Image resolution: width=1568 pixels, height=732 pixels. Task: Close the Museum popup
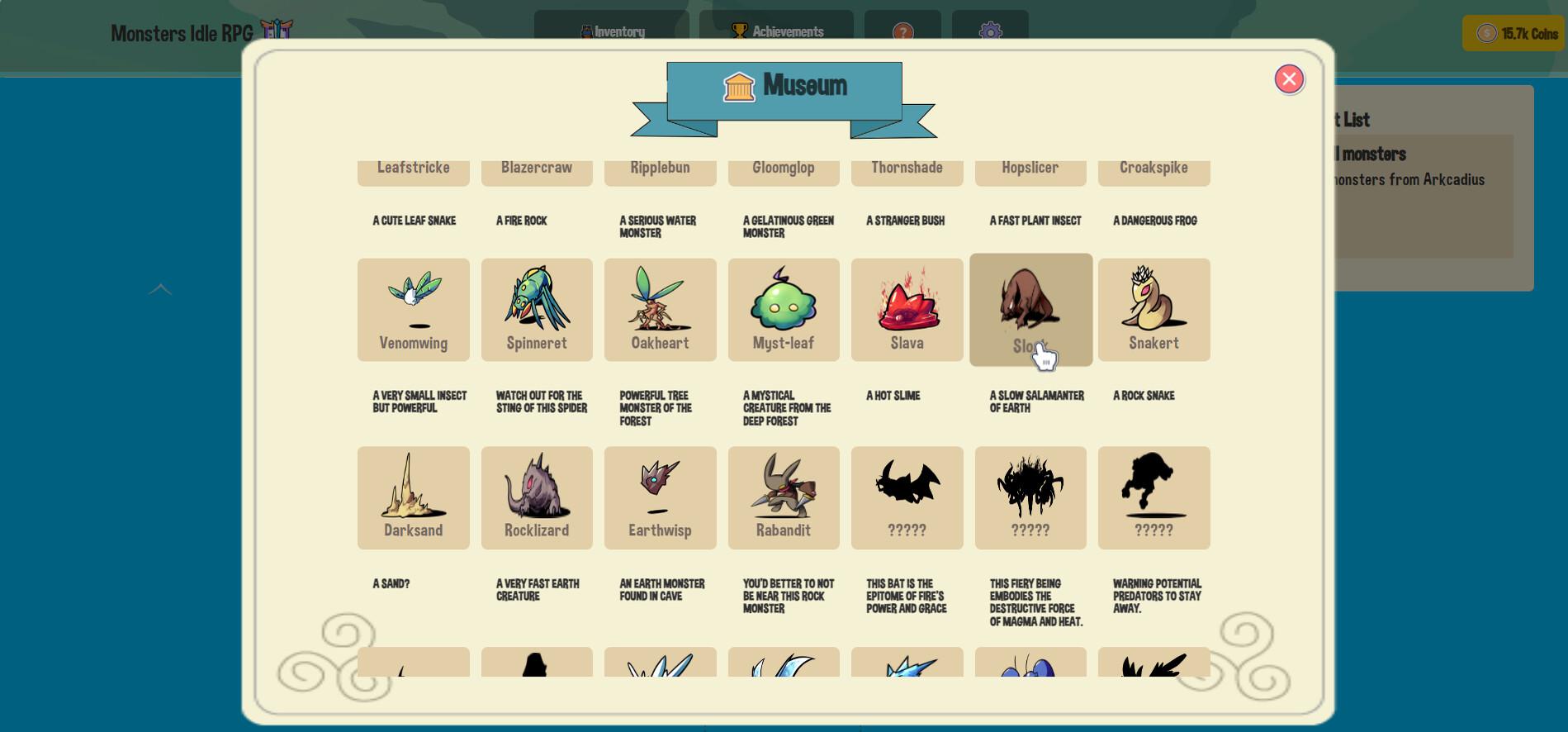1289,78
